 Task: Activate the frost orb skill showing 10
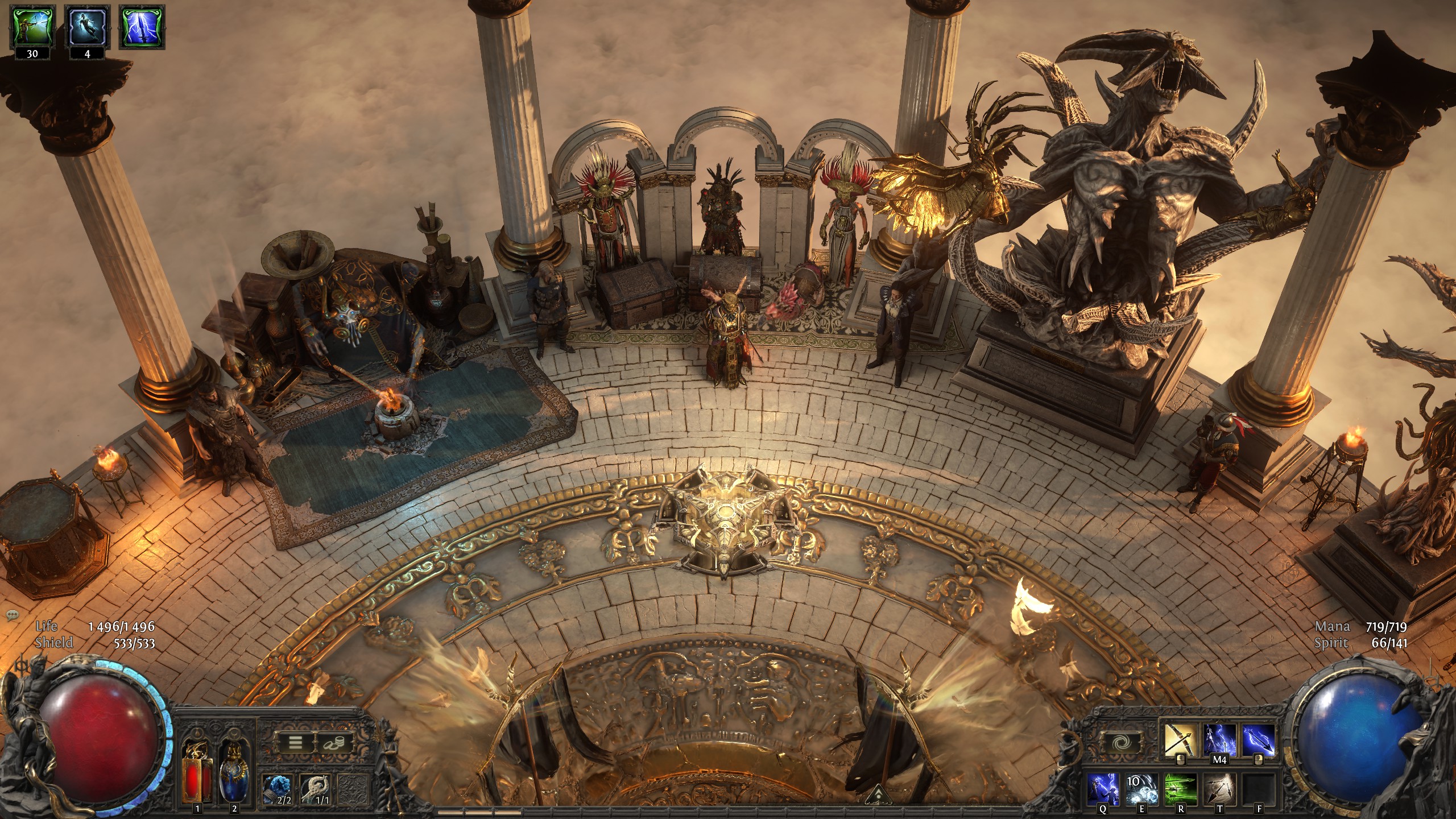1142,789
